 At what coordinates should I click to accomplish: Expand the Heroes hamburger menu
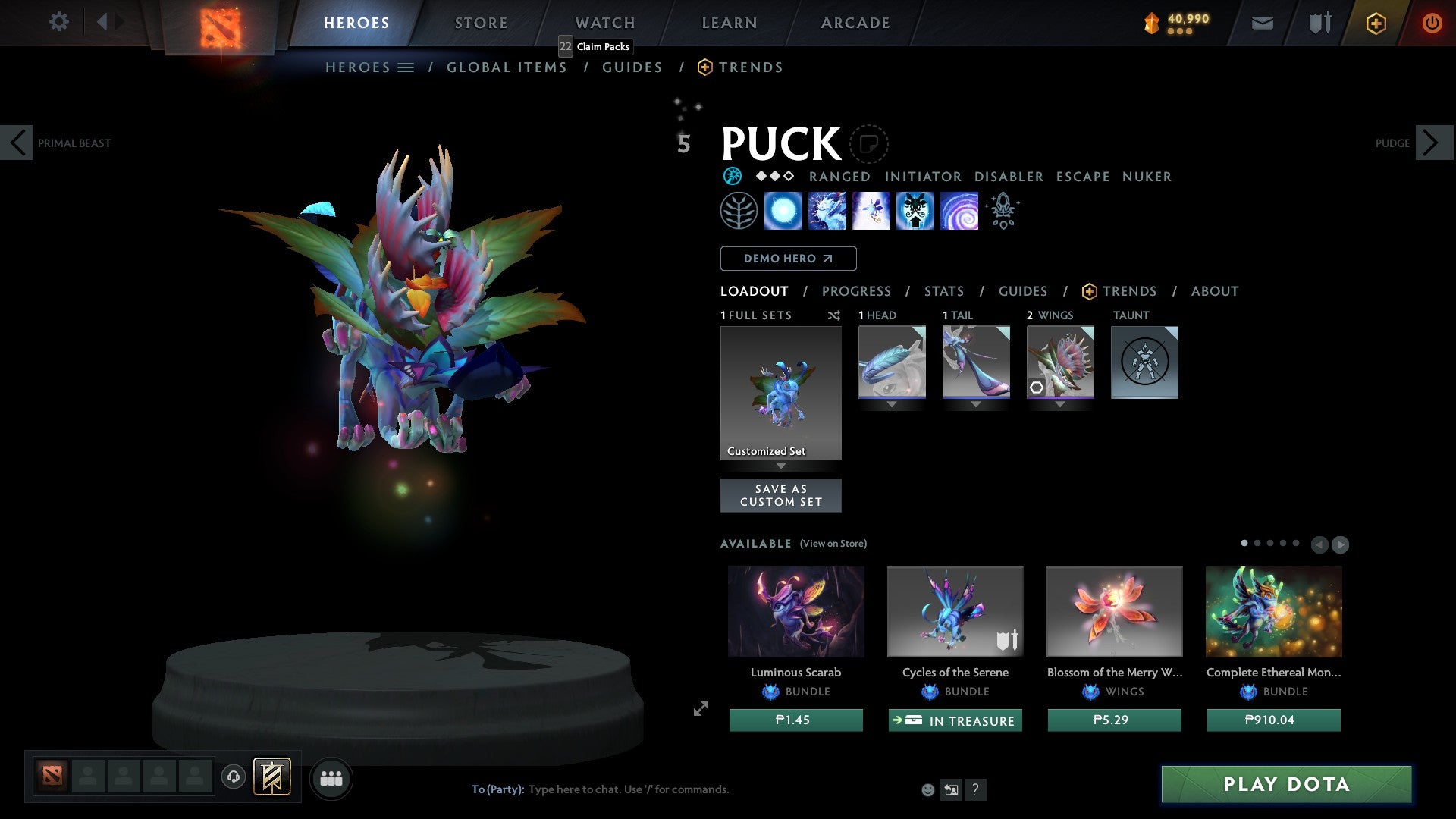point(406,67)
